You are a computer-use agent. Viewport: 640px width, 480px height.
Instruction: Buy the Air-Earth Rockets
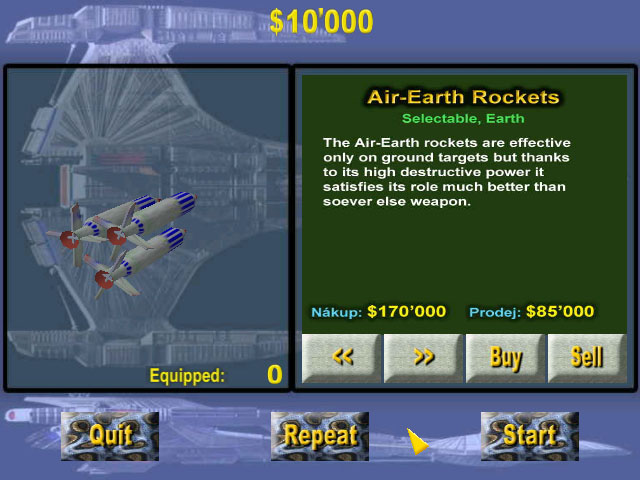click(505, 358)
